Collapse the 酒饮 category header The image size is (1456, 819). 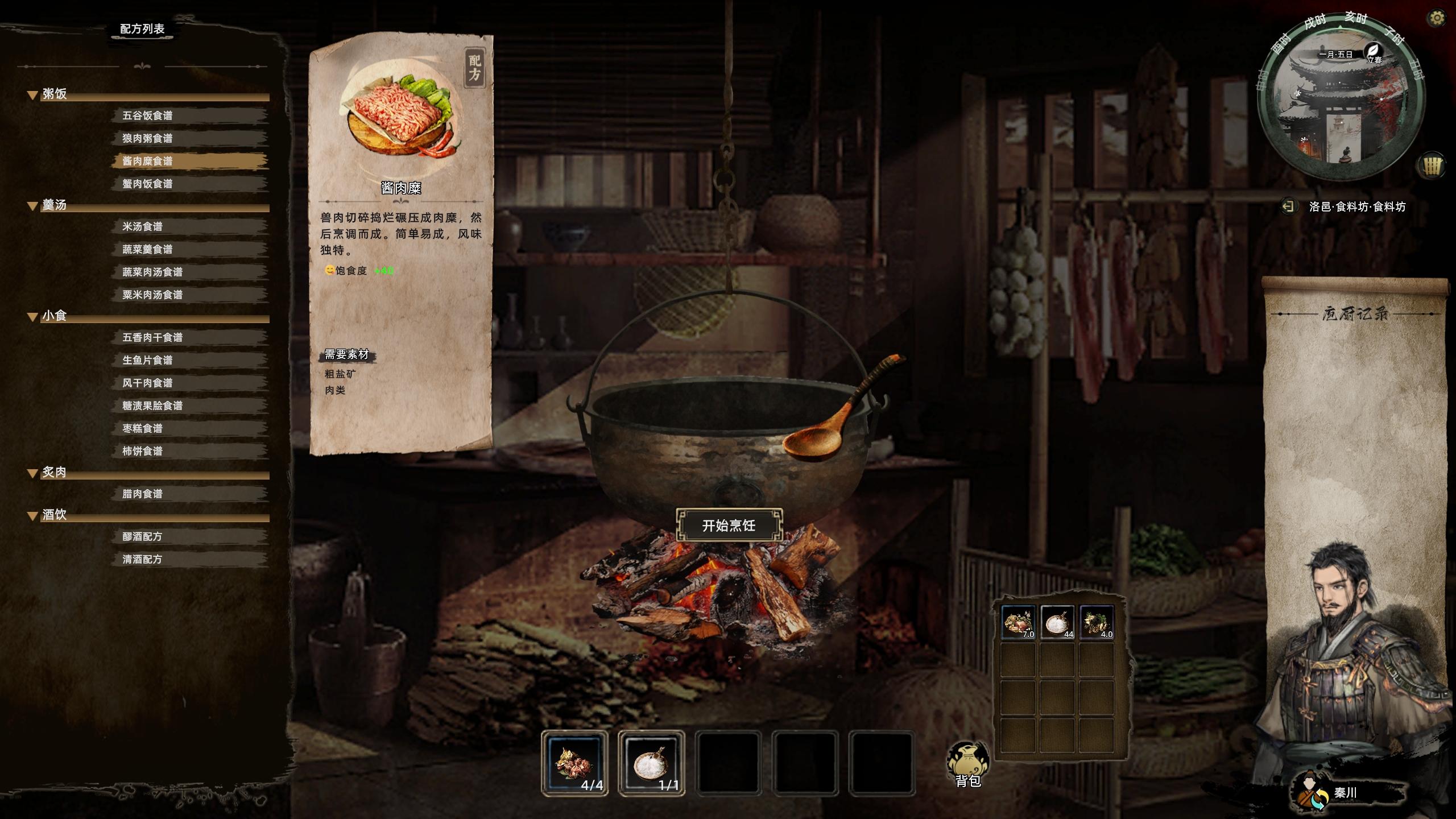(x=33, y=516)
